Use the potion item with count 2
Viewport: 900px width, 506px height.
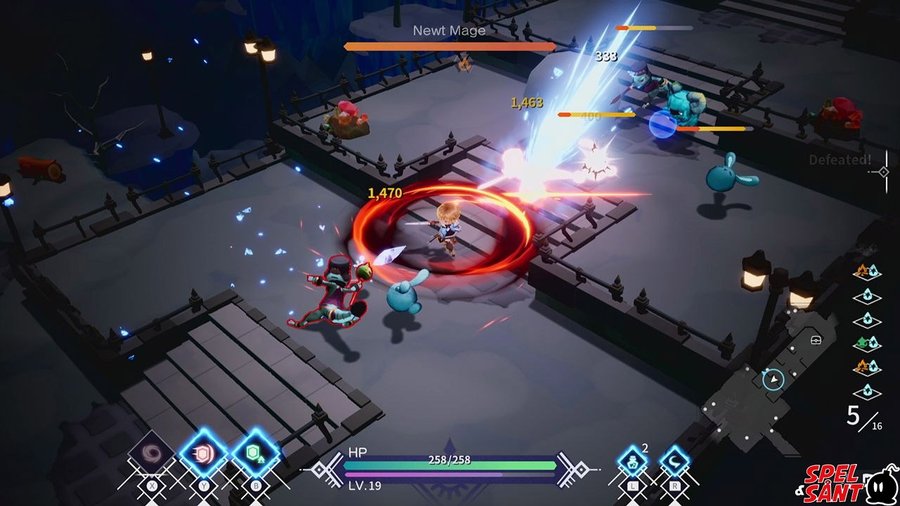pyautogui.click(x=632, y=462)
